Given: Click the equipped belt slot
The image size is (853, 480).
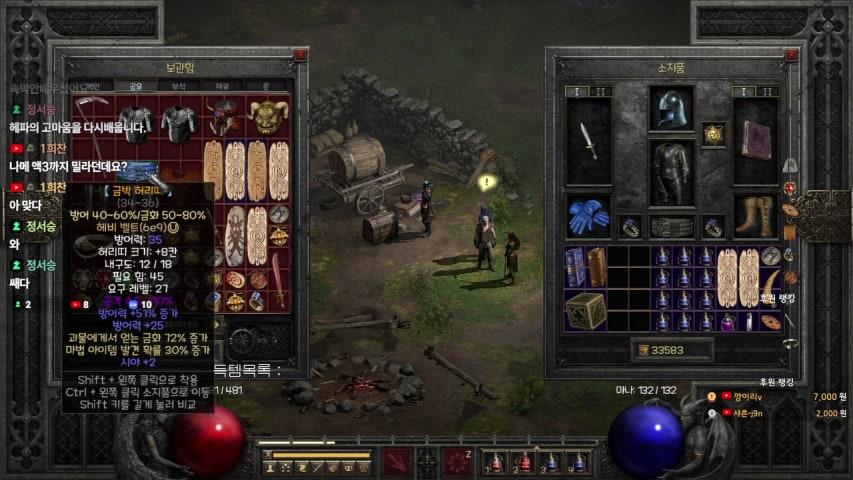Looking at the screenshot, I should coord(671,227).
